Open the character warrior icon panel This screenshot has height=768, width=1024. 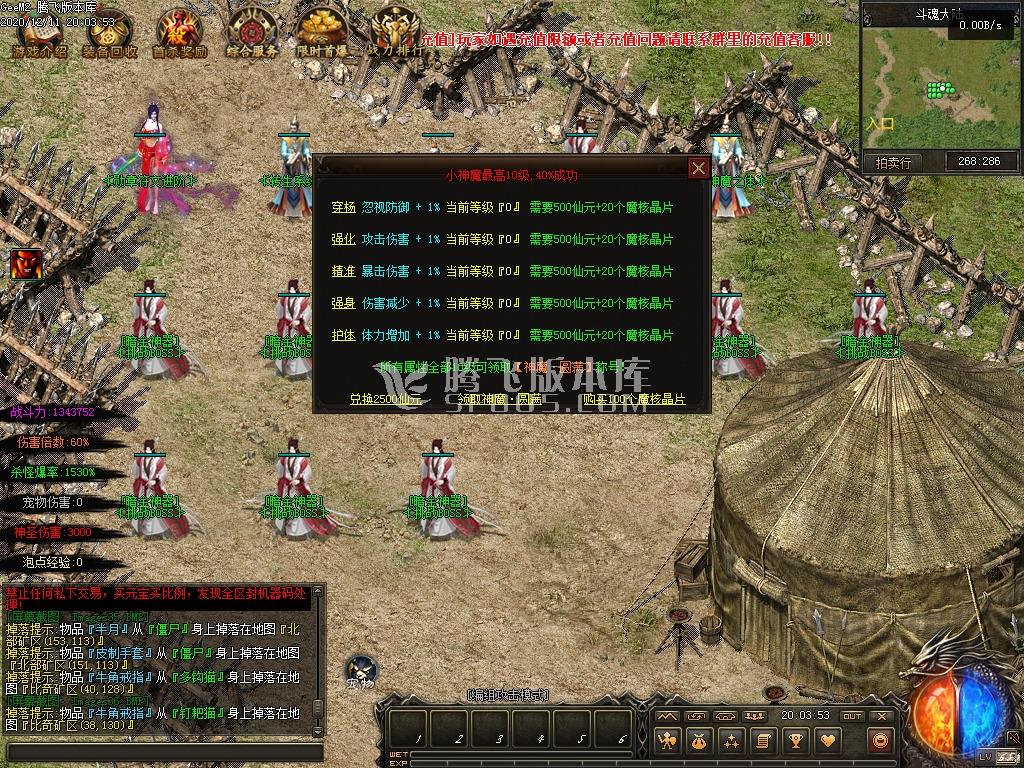(x=666, y=741)
